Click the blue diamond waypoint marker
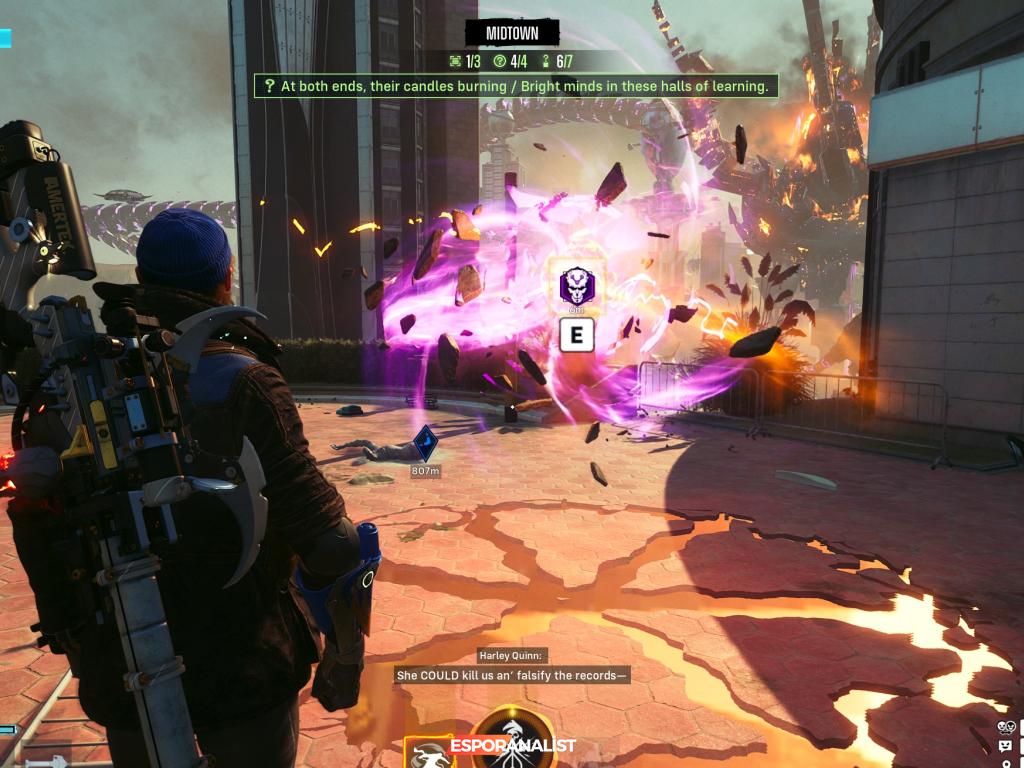1024x768 pixels. click(x=426, y=443)
